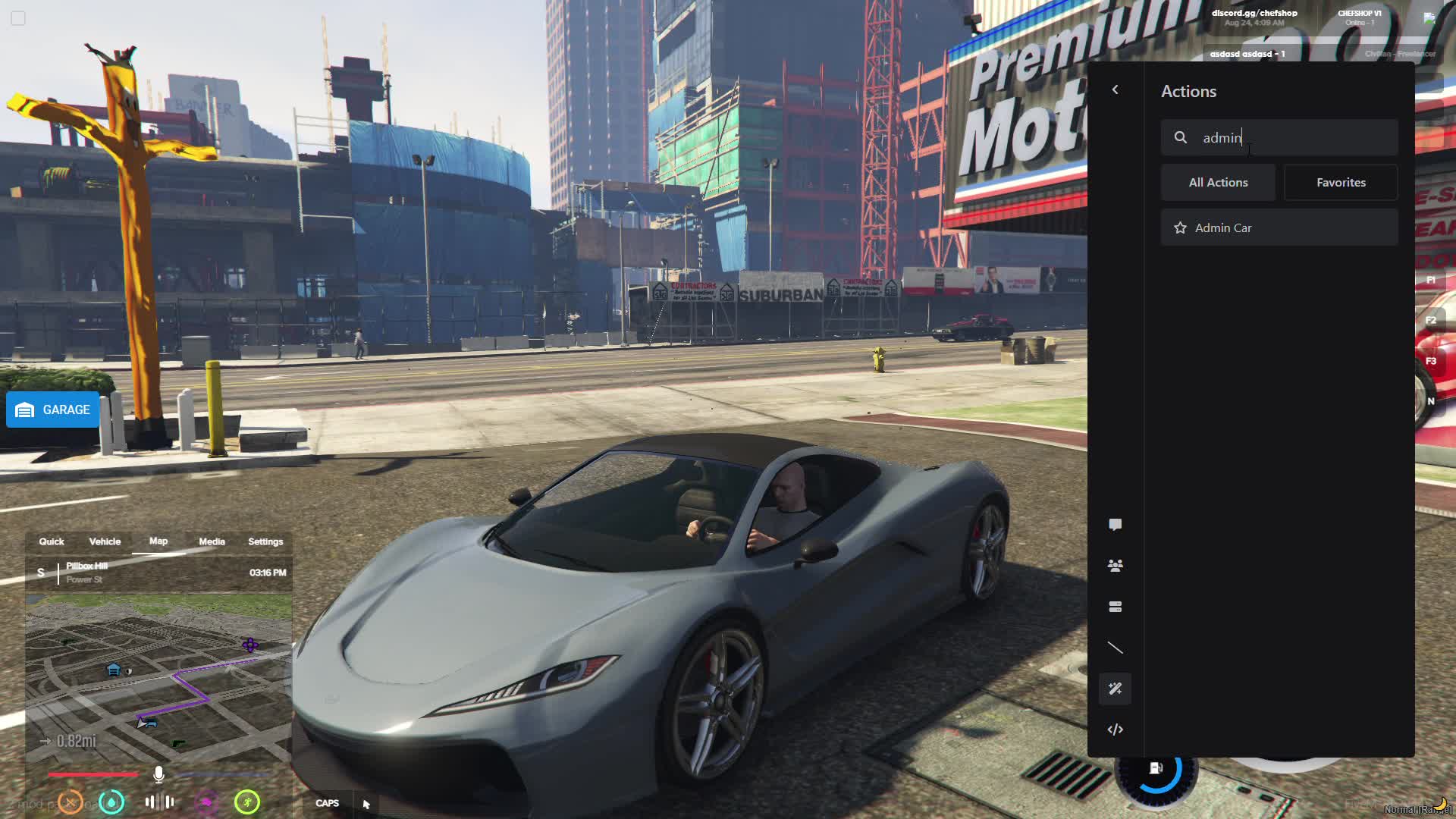Select the Map tab
Image resolution: width=1456 pixels, height=819 pixels.
pyautogui.click(x=158, y=541)
